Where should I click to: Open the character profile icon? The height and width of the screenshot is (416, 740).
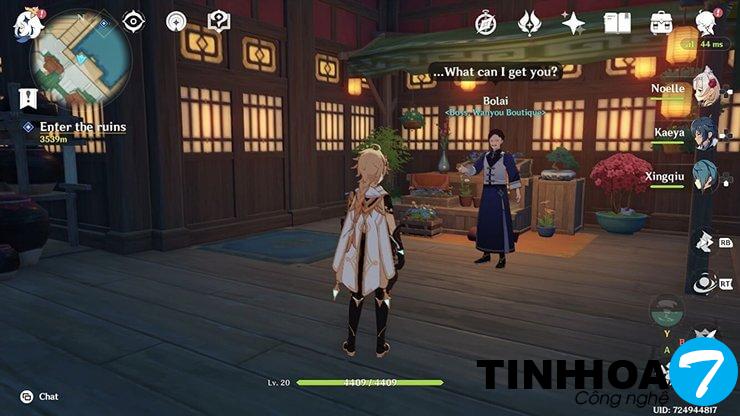(706, 22)
